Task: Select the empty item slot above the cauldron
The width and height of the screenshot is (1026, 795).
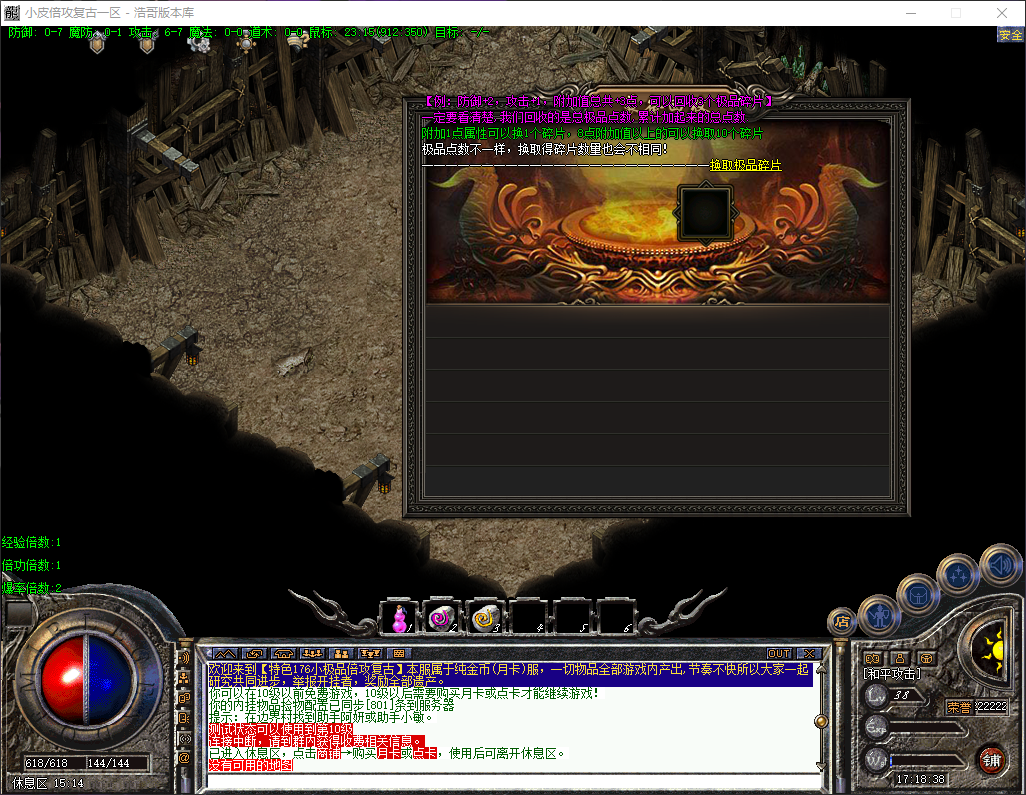Action: click(704, 212)
